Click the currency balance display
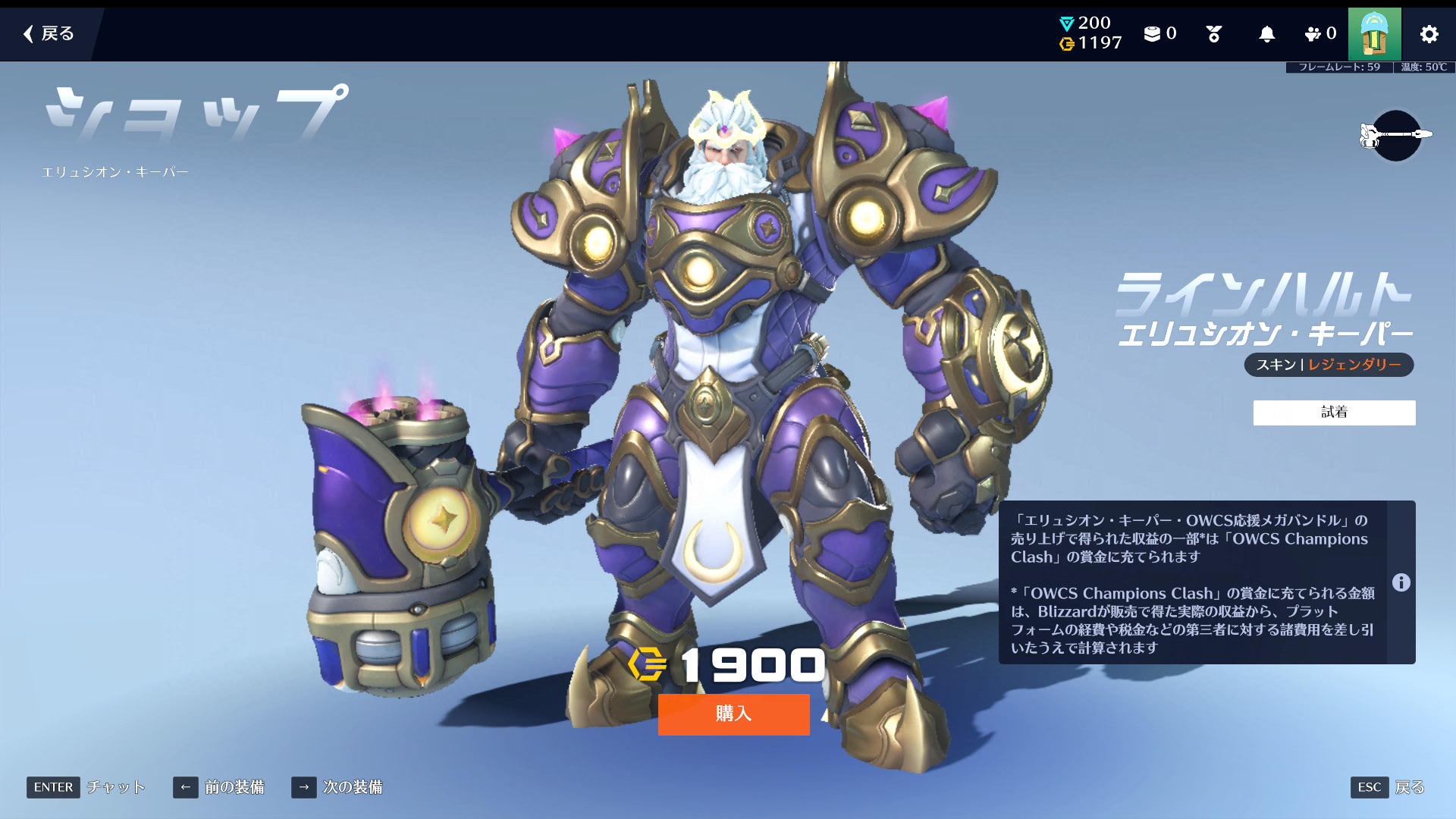The width and height of the screenshot is (1456, 819). tap(1090, 34)
